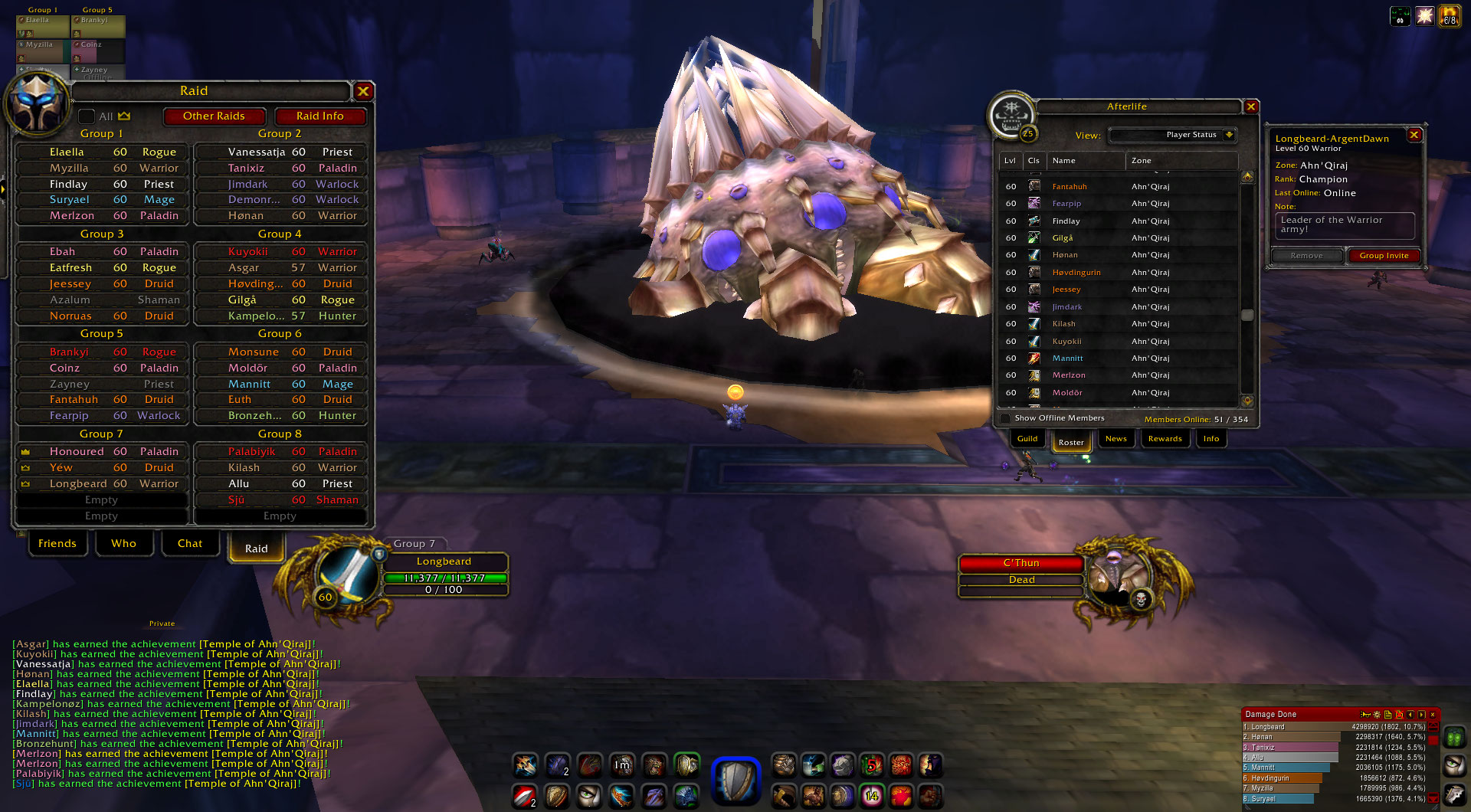Open the Who tab

123,544
